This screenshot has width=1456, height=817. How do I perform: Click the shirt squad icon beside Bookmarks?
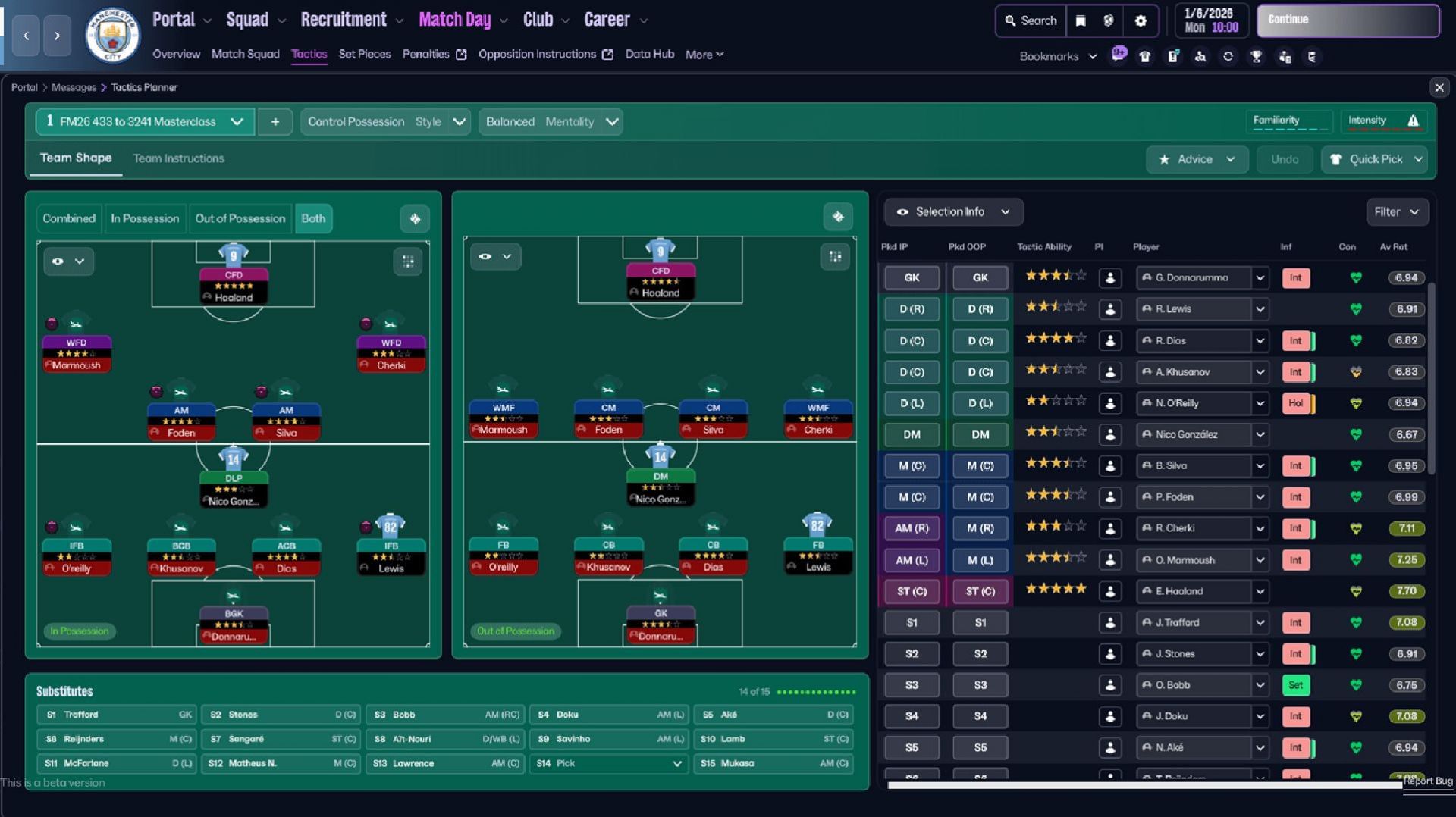coord(1145,56)
